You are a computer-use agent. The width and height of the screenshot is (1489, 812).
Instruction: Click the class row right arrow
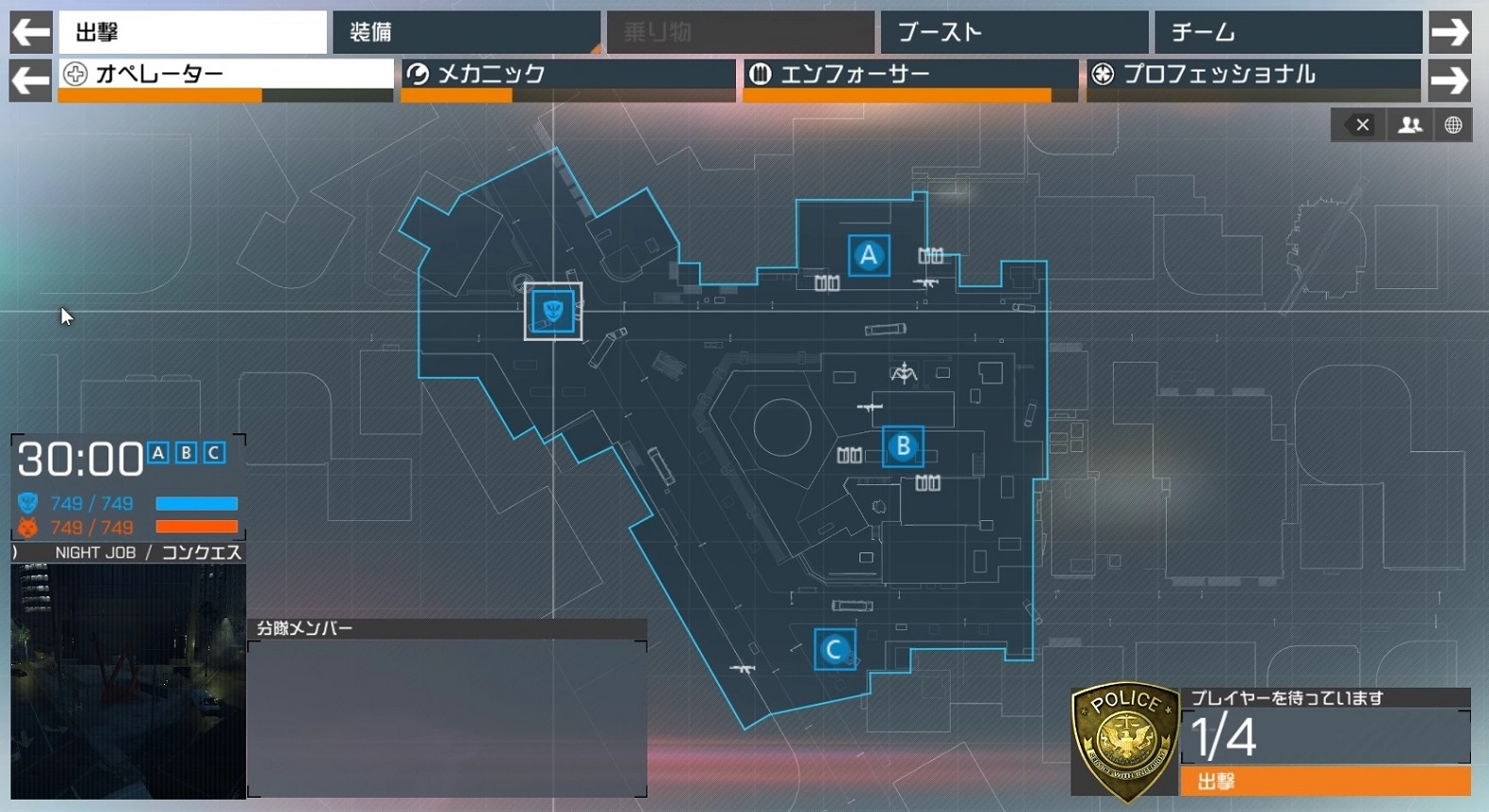click(1449, 80)
